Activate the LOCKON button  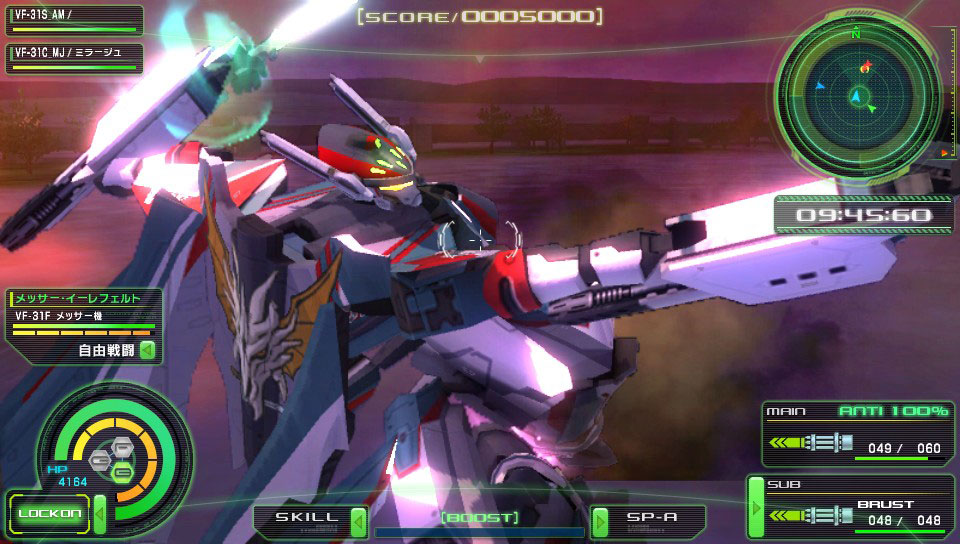pos(47,514)
